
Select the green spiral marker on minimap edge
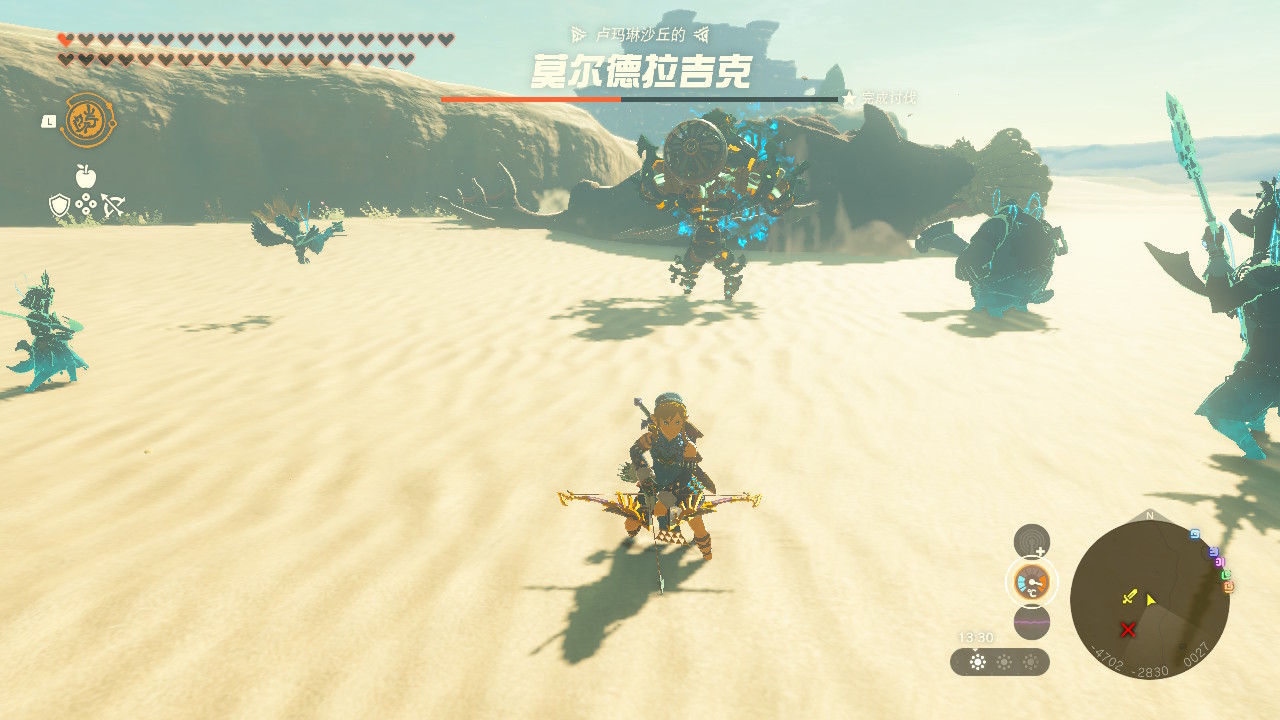pyautogui.click(x=1225, y=575)
